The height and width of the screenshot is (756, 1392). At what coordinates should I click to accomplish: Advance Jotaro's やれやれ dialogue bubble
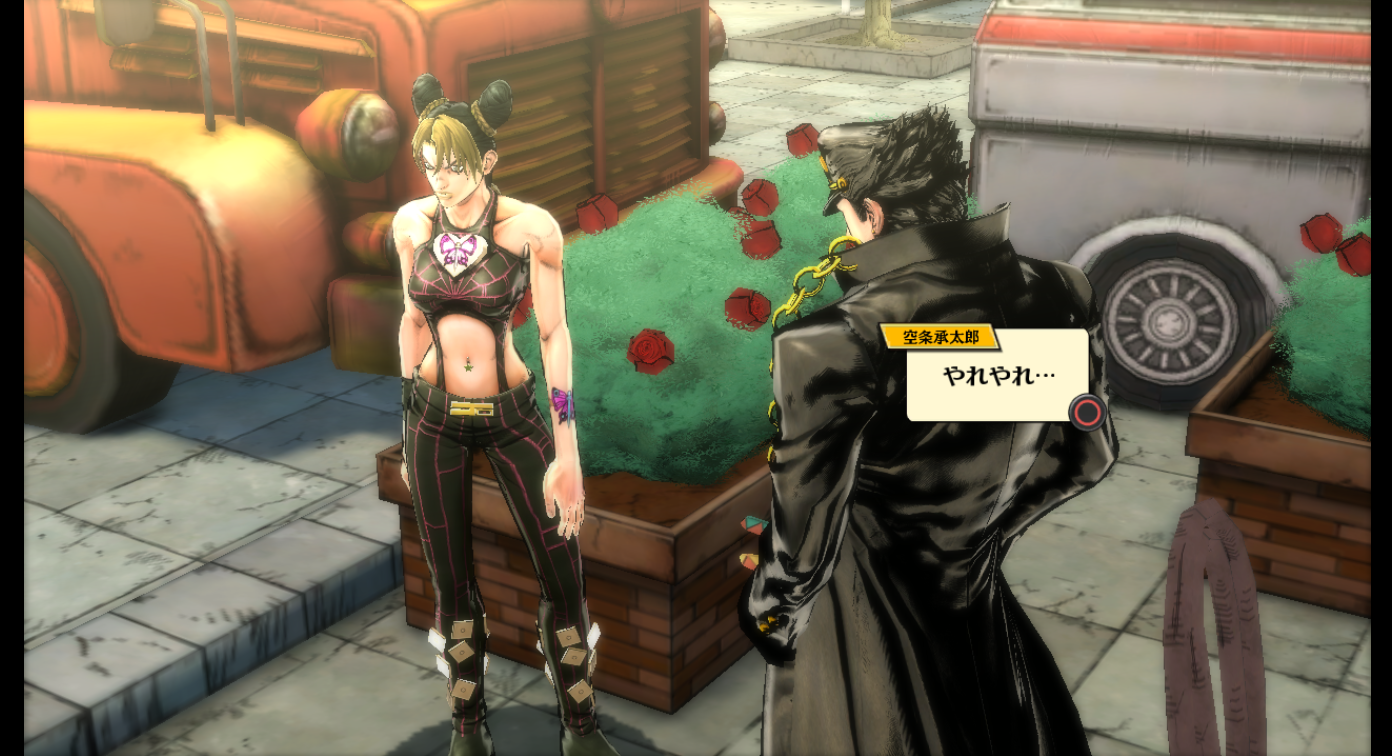(1087, 411)
